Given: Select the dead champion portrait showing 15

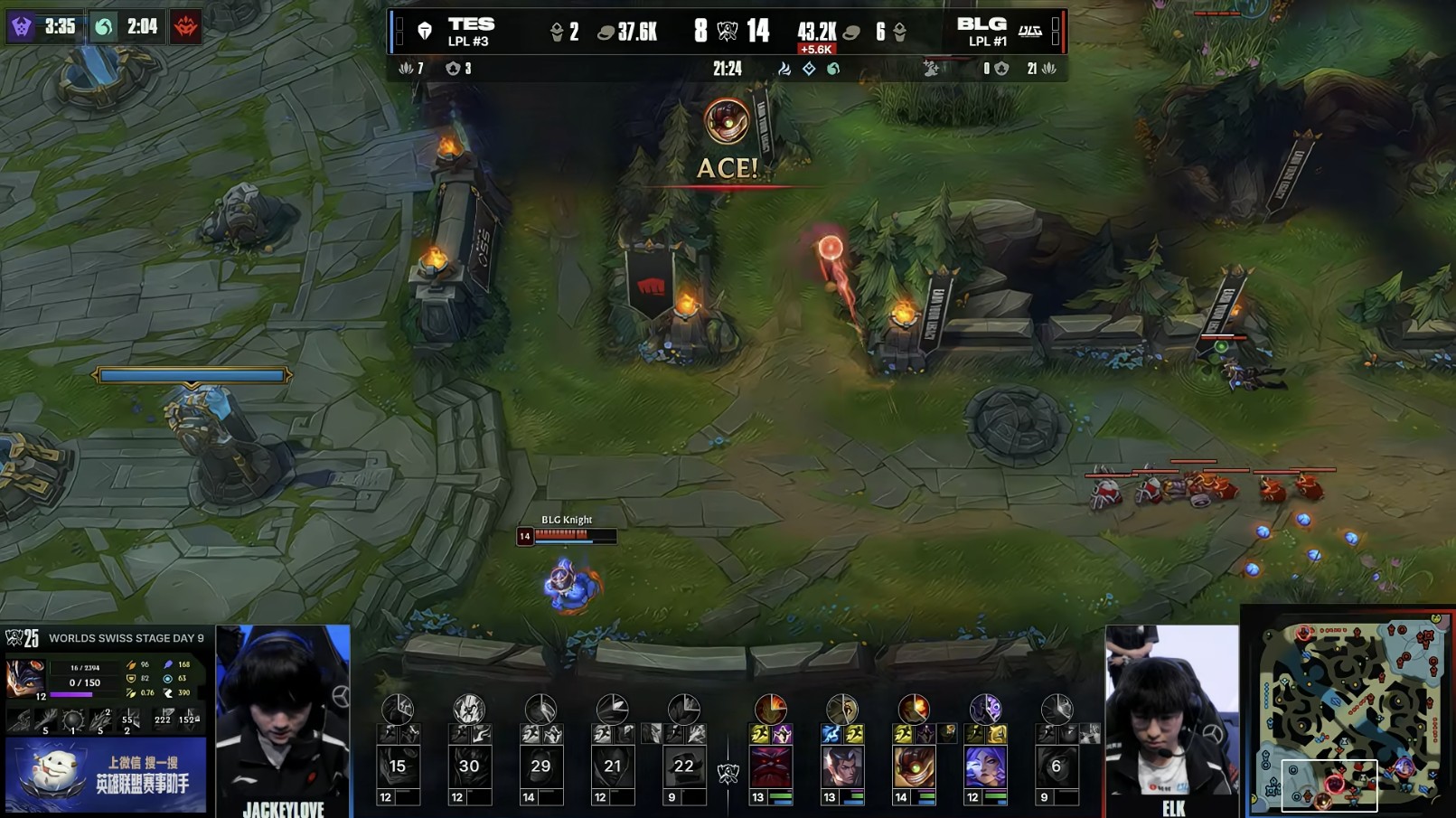Looking at the screenshot, I should click(x=398, y=767).
